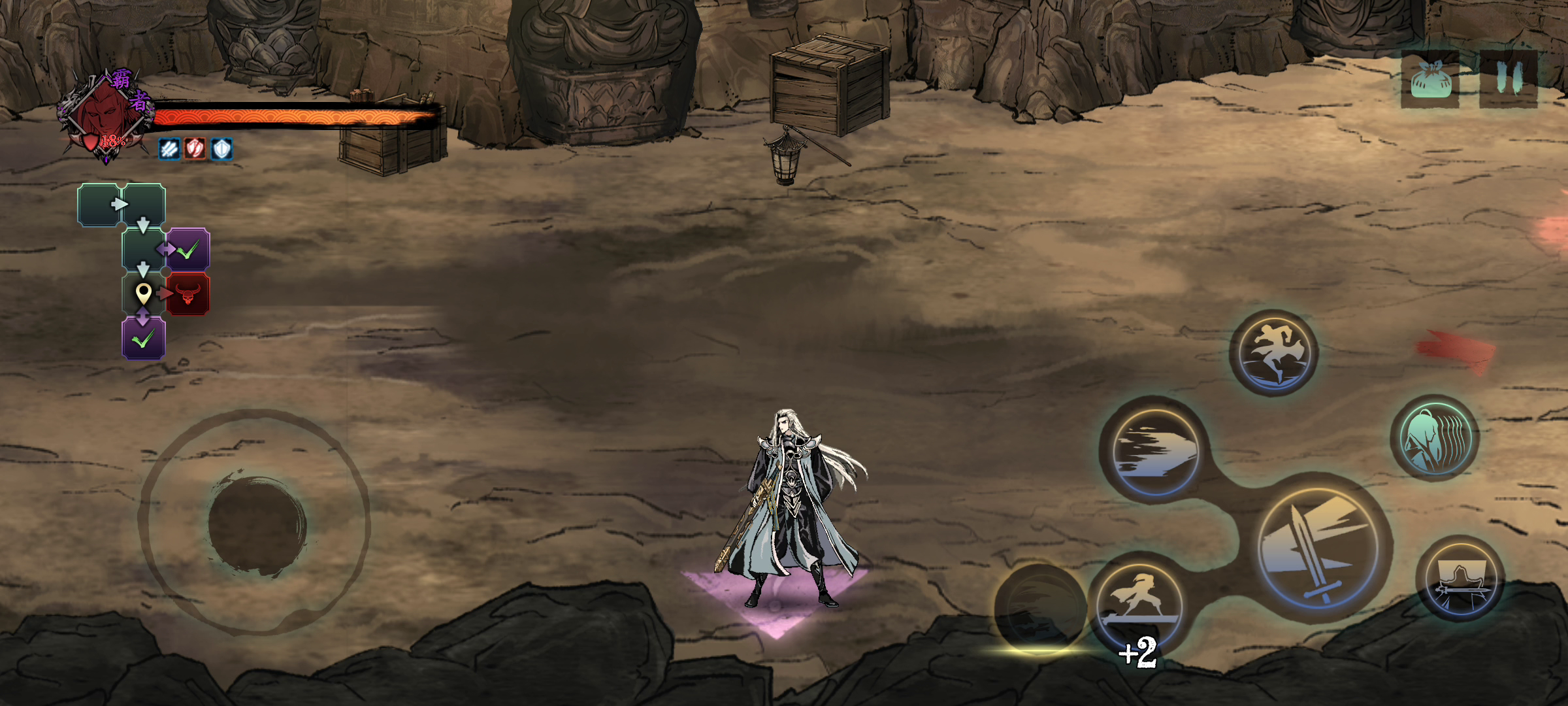Inspect the blue shield buff icon

point(221,149)
